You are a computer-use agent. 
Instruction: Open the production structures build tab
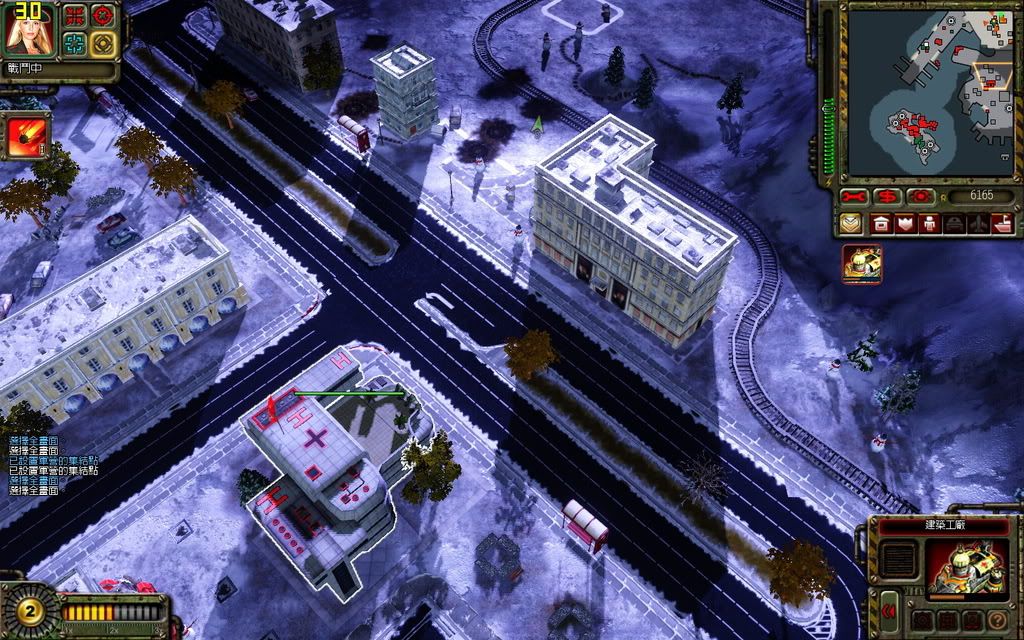(882, 223)
